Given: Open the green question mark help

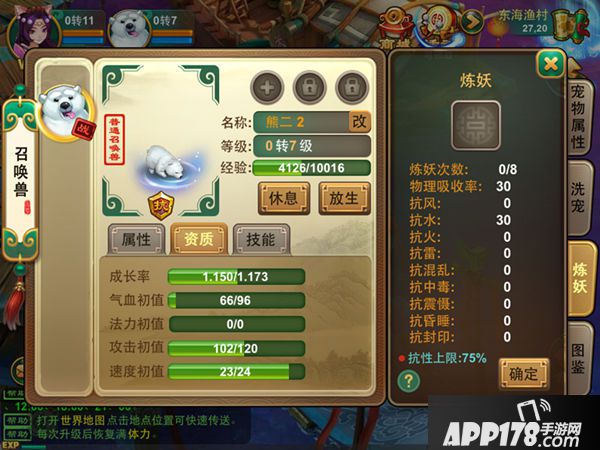Looking at the screenshot, I should tap(408, 381).
